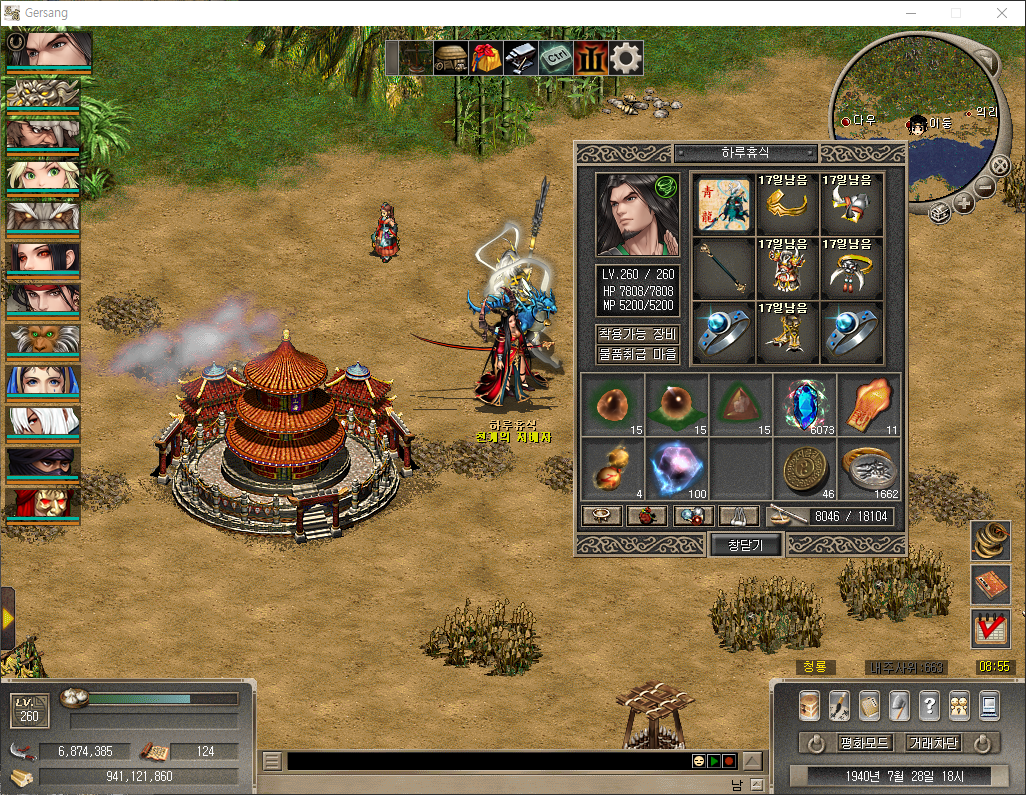Select the red gourd item slot
The image size is (1026, 795).
[612, 468]
